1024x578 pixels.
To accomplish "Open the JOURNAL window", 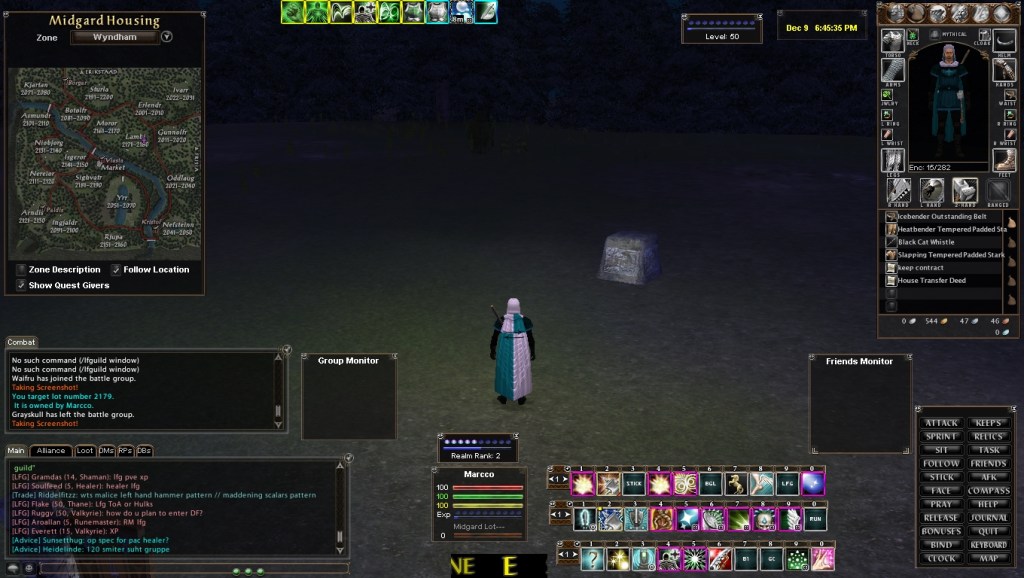I will click(x=988, y=518).
